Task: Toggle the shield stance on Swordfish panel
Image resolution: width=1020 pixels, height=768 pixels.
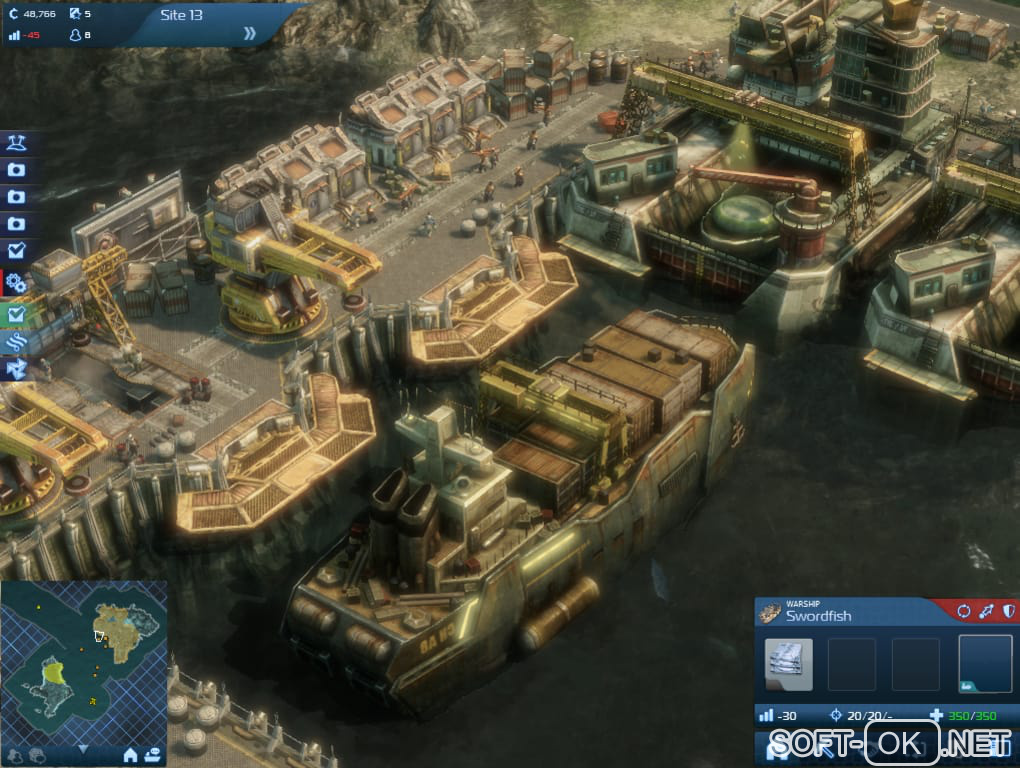Action: (x=1008, y=611)
